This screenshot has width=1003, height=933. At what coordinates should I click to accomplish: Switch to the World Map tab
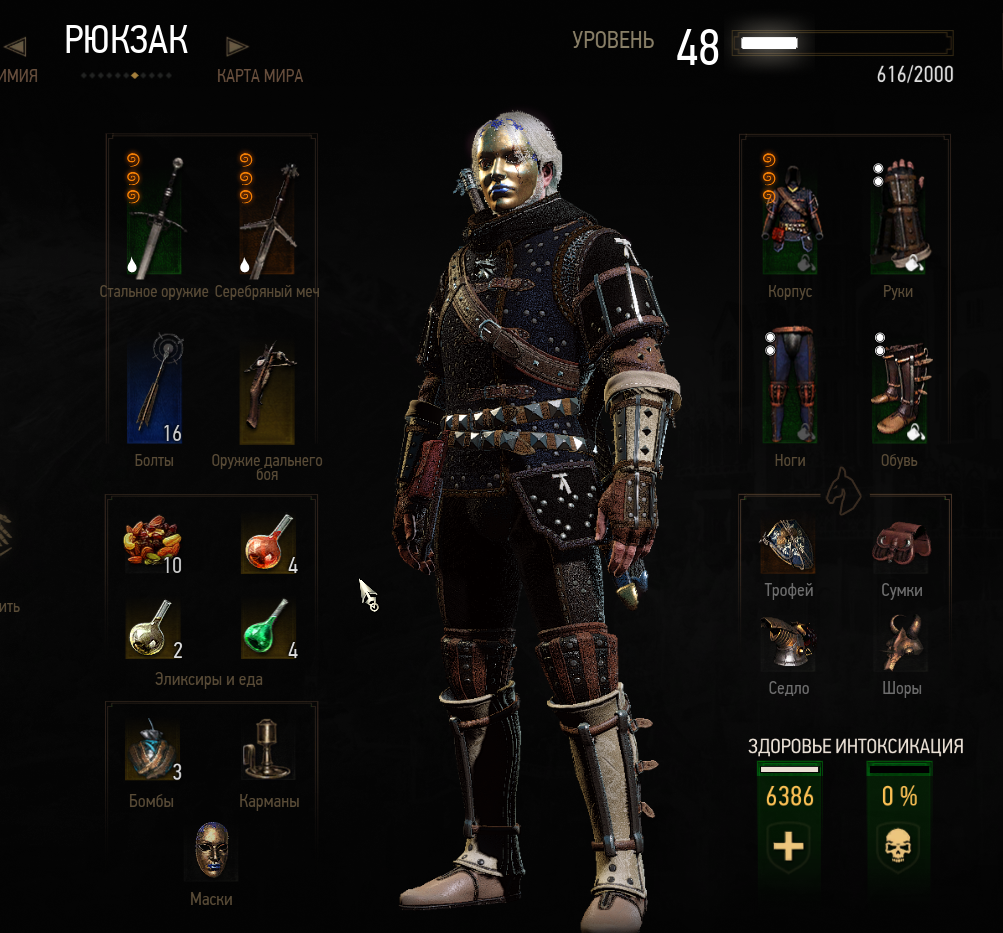(x=260, y=76)
